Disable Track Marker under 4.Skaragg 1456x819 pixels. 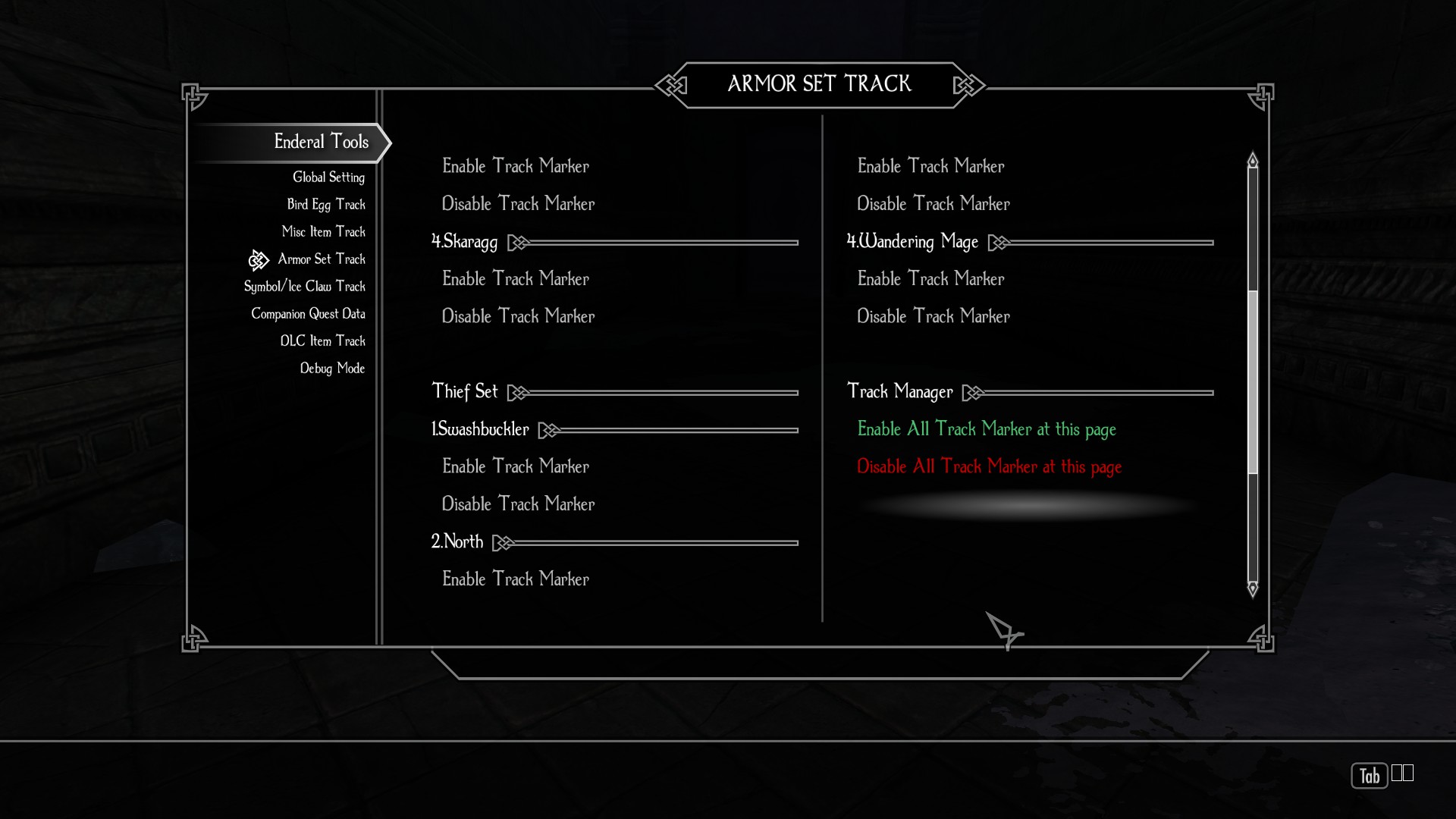518,316
